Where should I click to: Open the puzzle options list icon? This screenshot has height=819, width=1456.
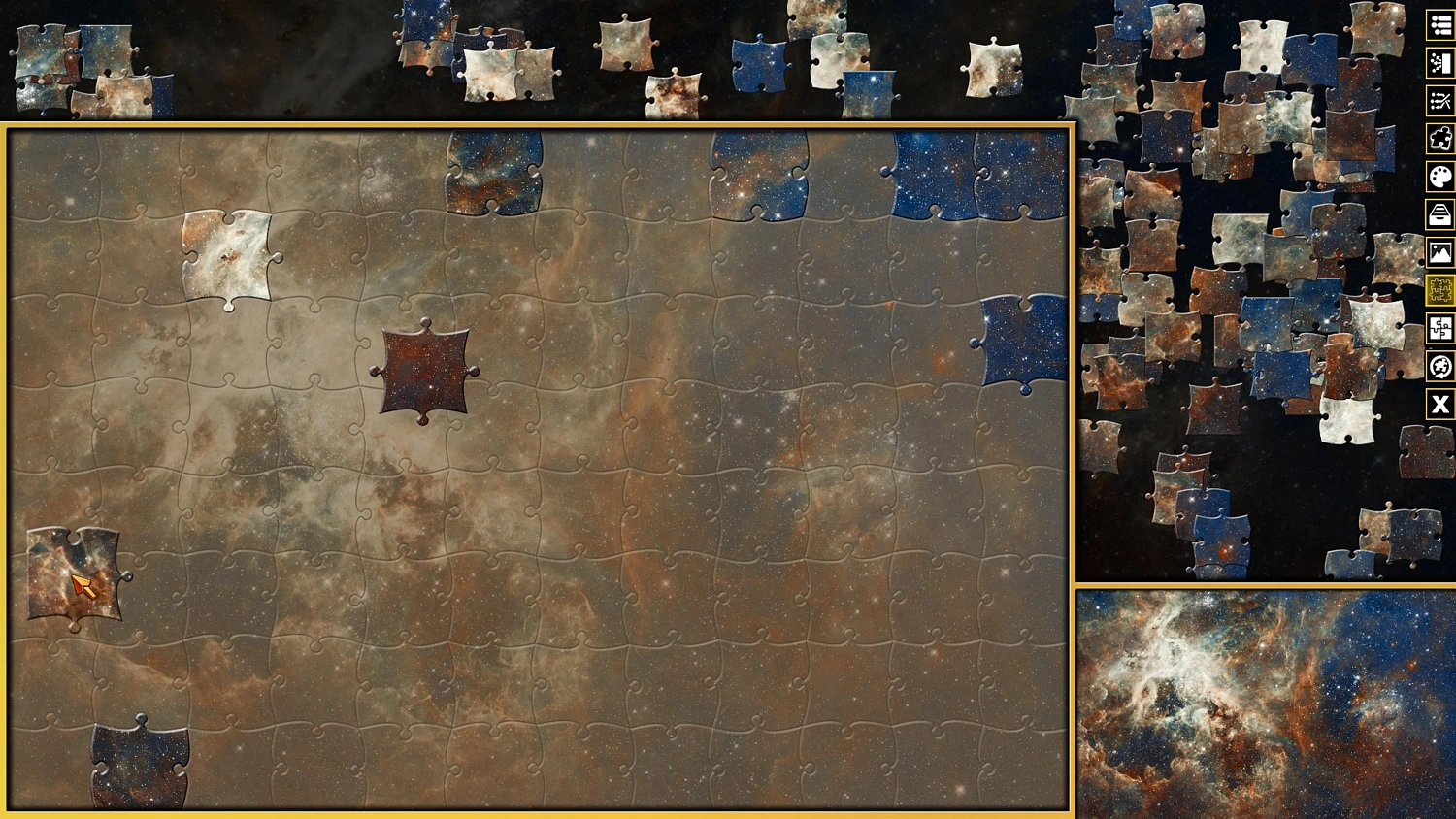click(1439, 25)
